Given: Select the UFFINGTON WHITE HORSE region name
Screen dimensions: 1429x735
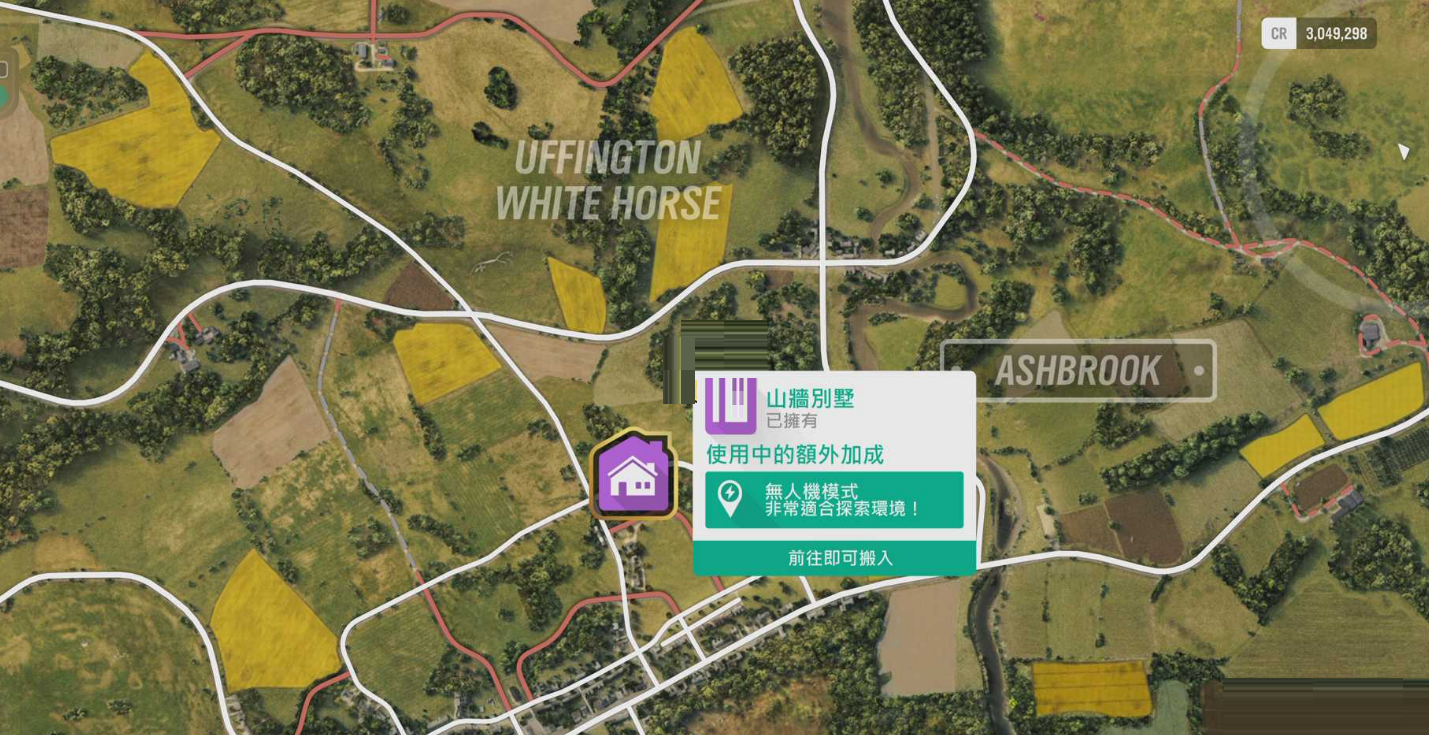Looking at the screenshot, I should pos(606,182).
